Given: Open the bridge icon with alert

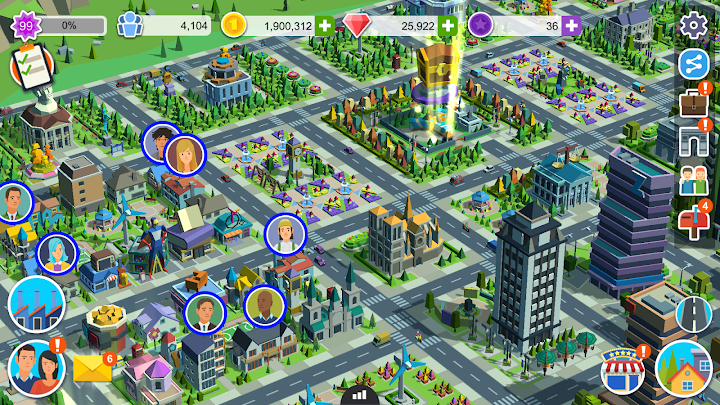Looking at the screenshot, I should pos(692,141).
